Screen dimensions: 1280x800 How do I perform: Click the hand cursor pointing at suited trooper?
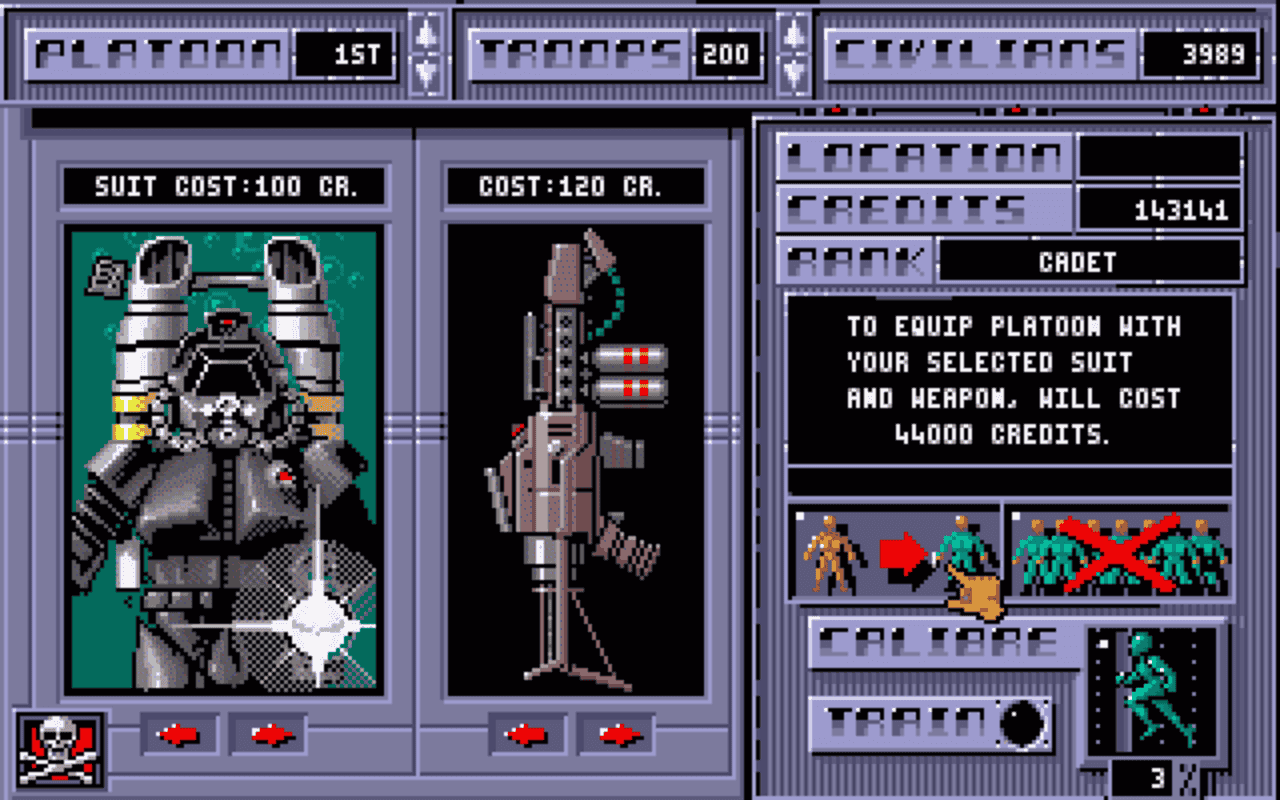pyautogui.click(x=975, y=590)
